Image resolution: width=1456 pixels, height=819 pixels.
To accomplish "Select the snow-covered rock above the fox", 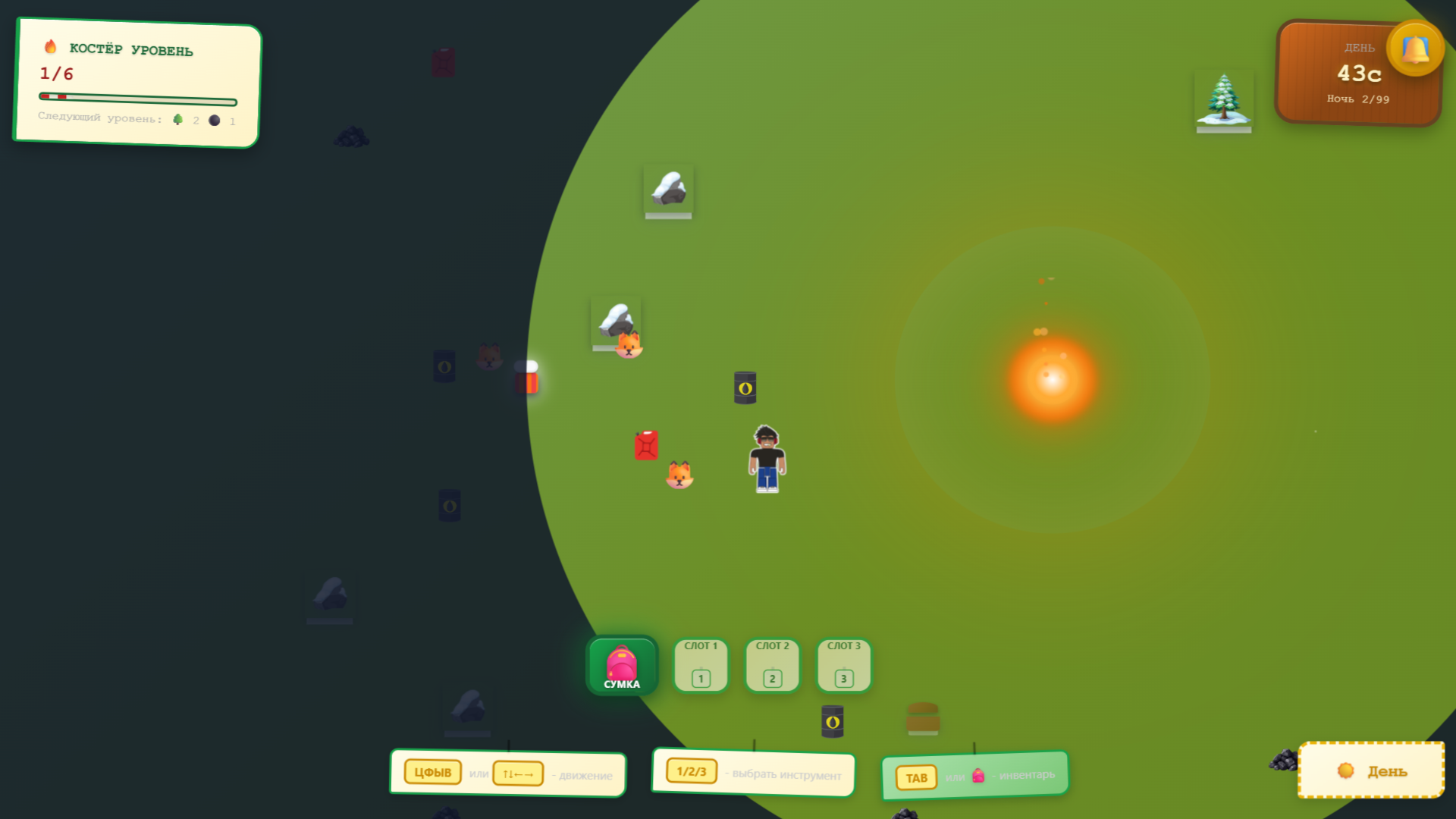I will (616, 318).
